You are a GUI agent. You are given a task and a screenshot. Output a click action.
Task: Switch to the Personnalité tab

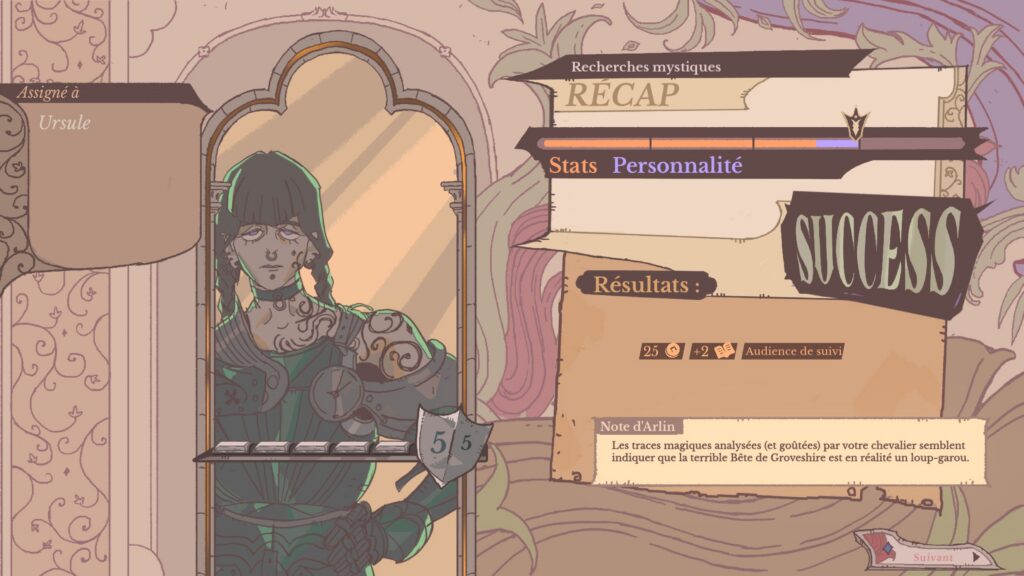pyautogui.click(x=677, y=166)
